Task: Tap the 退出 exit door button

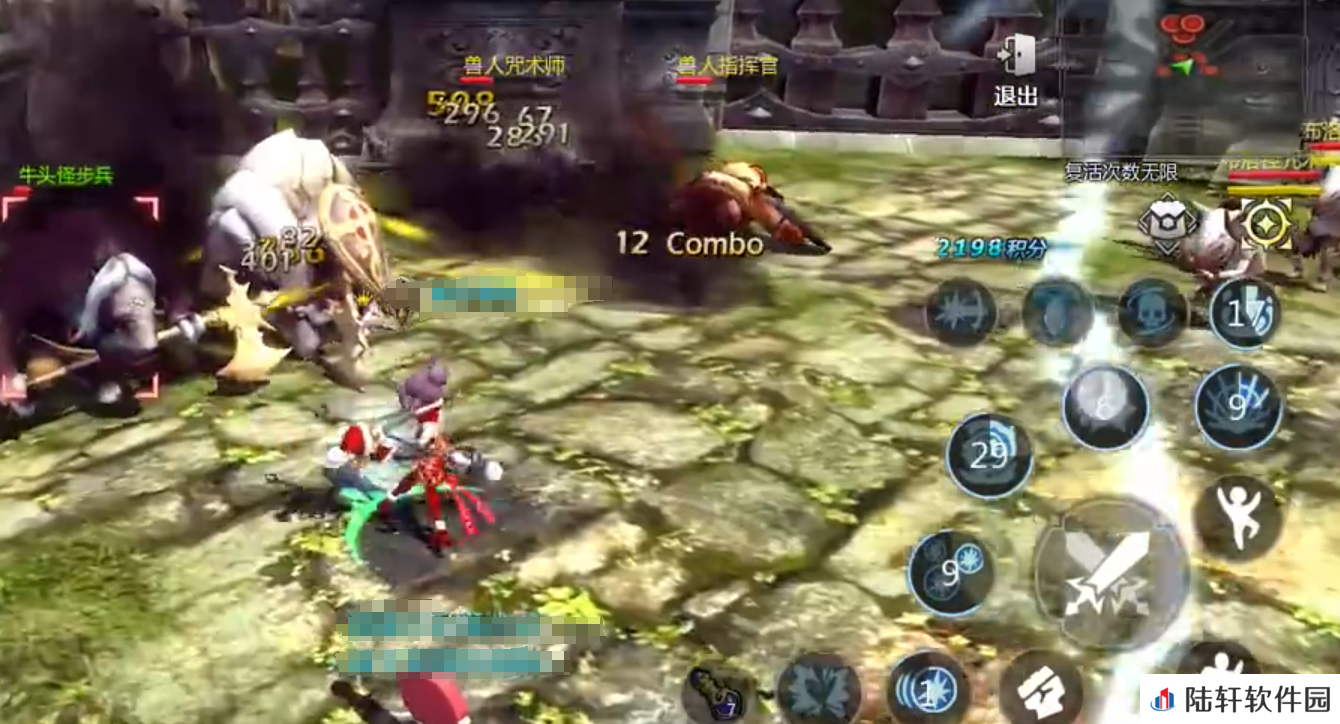Action: tap(1016, 68)
